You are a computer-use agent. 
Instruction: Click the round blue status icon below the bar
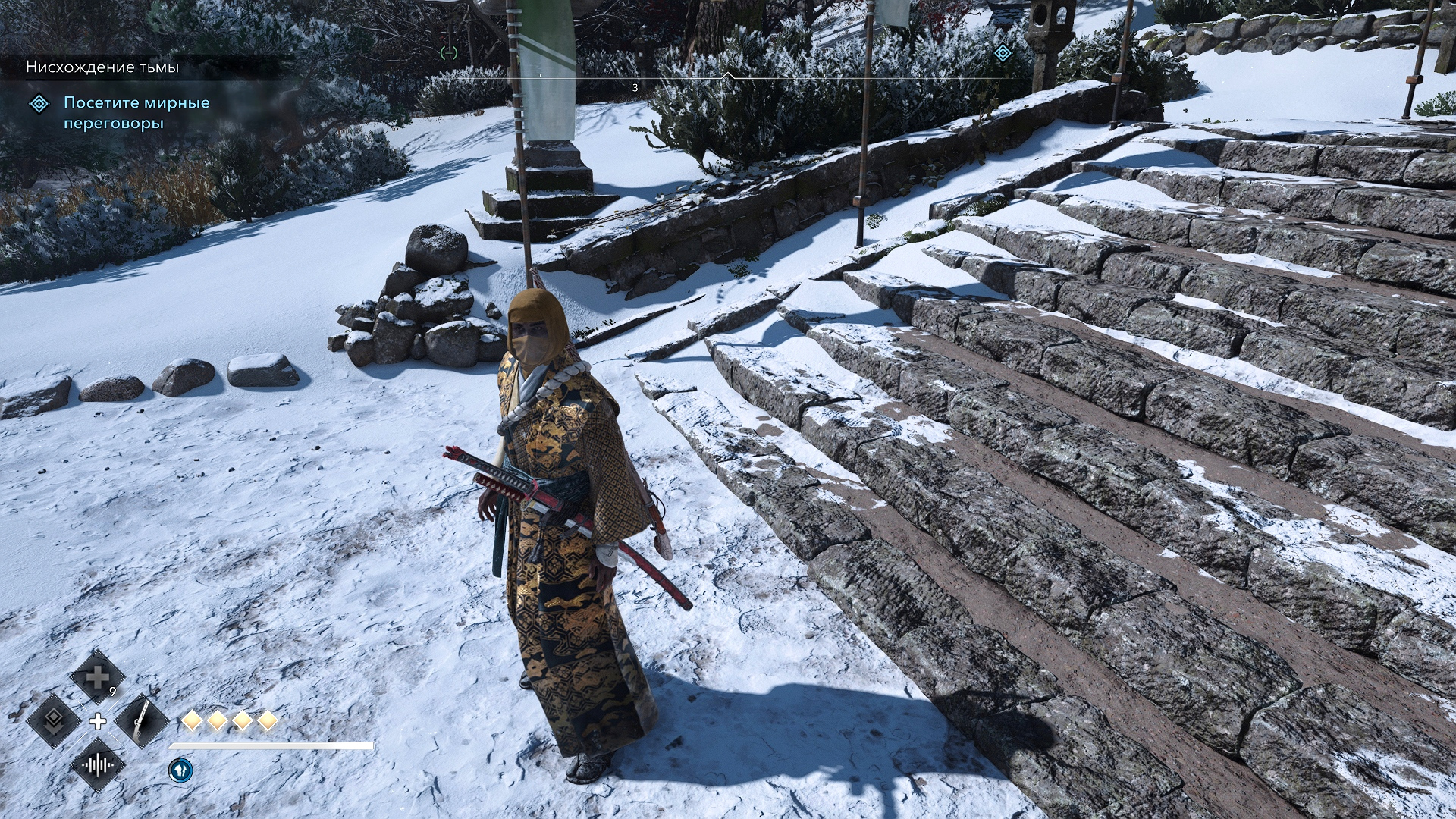[180, 770]
